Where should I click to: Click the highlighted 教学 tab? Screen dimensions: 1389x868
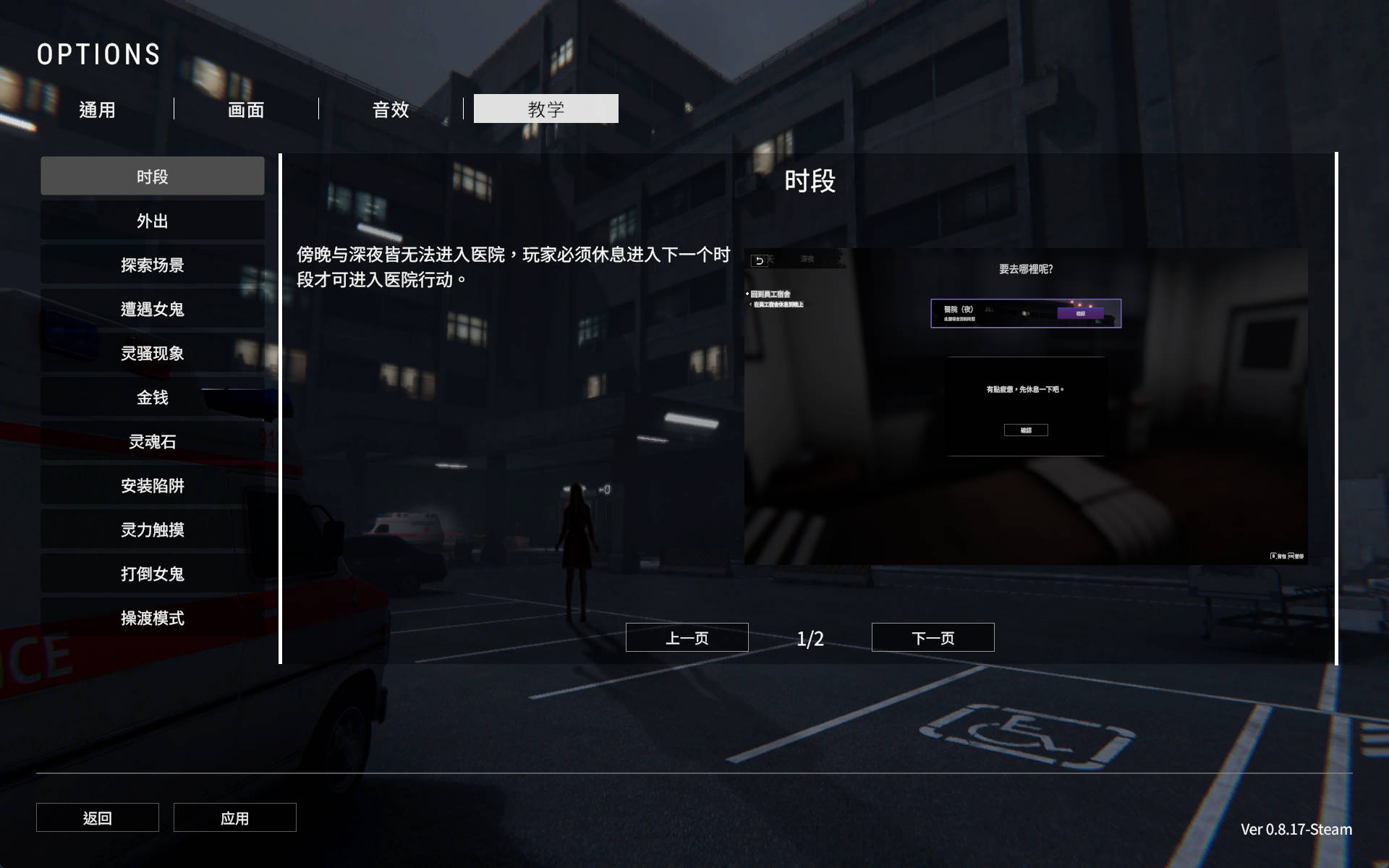(545, 109)
